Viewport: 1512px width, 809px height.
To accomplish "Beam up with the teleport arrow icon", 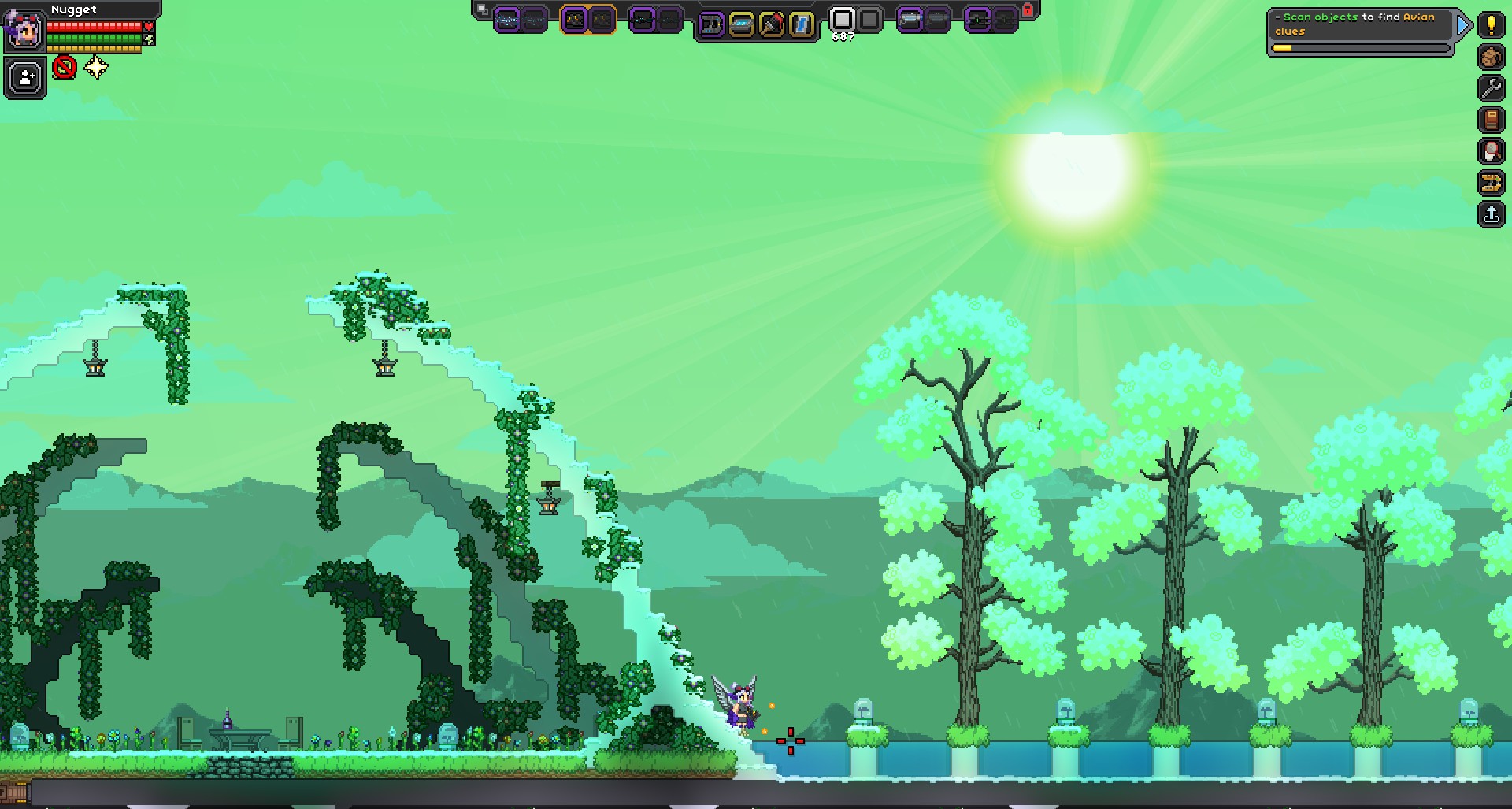I will point(1491,214).
